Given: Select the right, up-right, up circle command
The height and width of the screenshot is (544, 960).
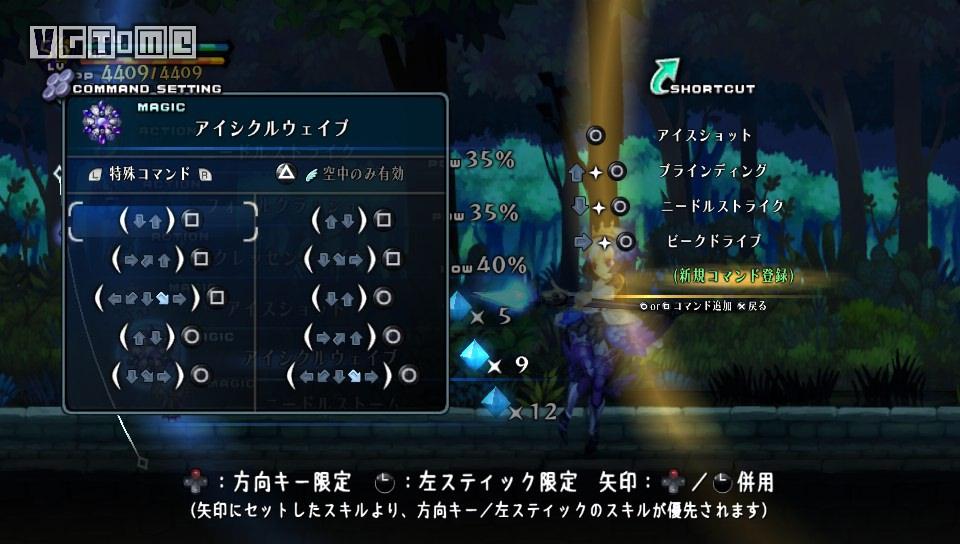Looking at the screenshot, I should tap(351, 337).
